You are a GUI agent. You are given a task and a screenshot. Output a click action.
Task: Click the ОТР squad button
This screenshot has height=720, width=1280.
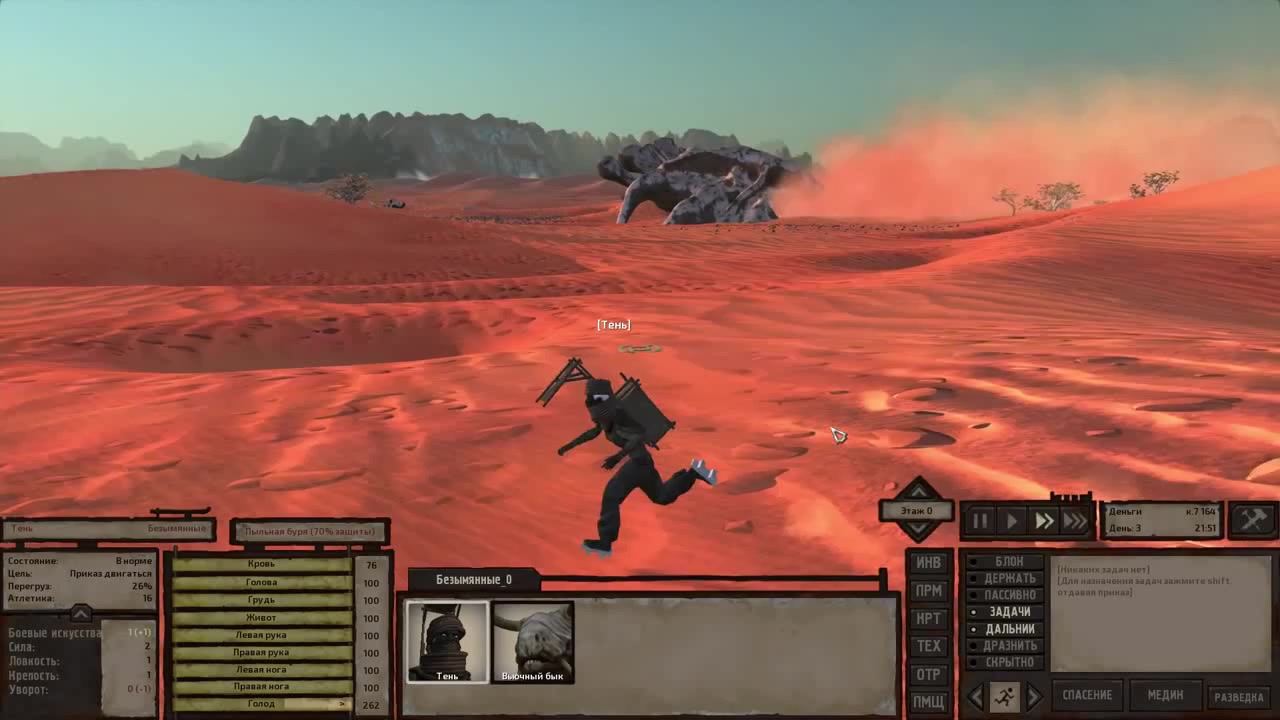pos(929,675)
